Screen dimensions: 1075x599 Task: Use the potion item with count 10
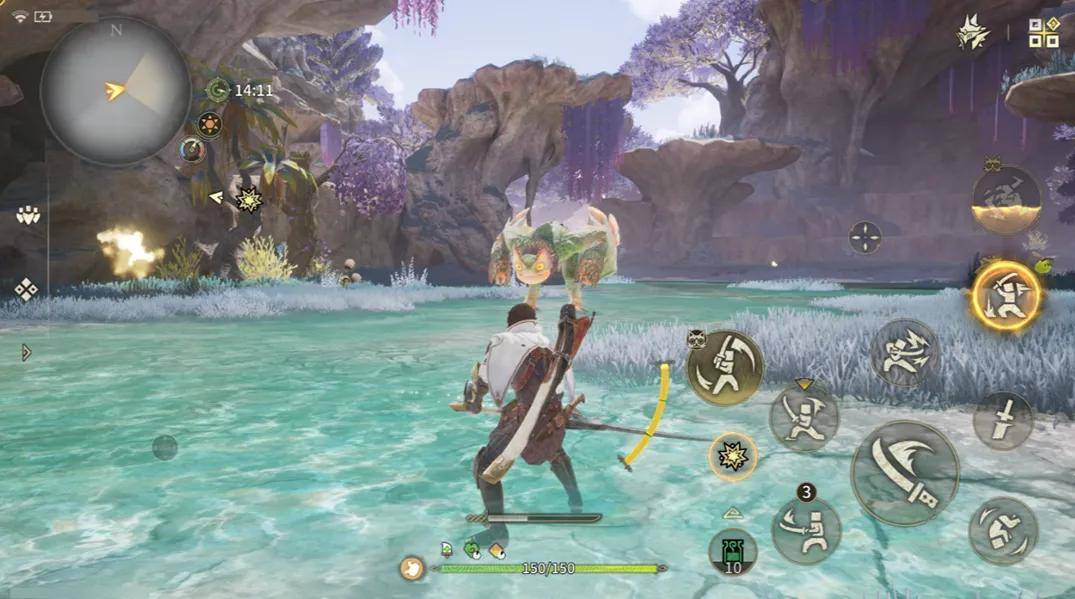pyautogui.click(x=733, y=553)
